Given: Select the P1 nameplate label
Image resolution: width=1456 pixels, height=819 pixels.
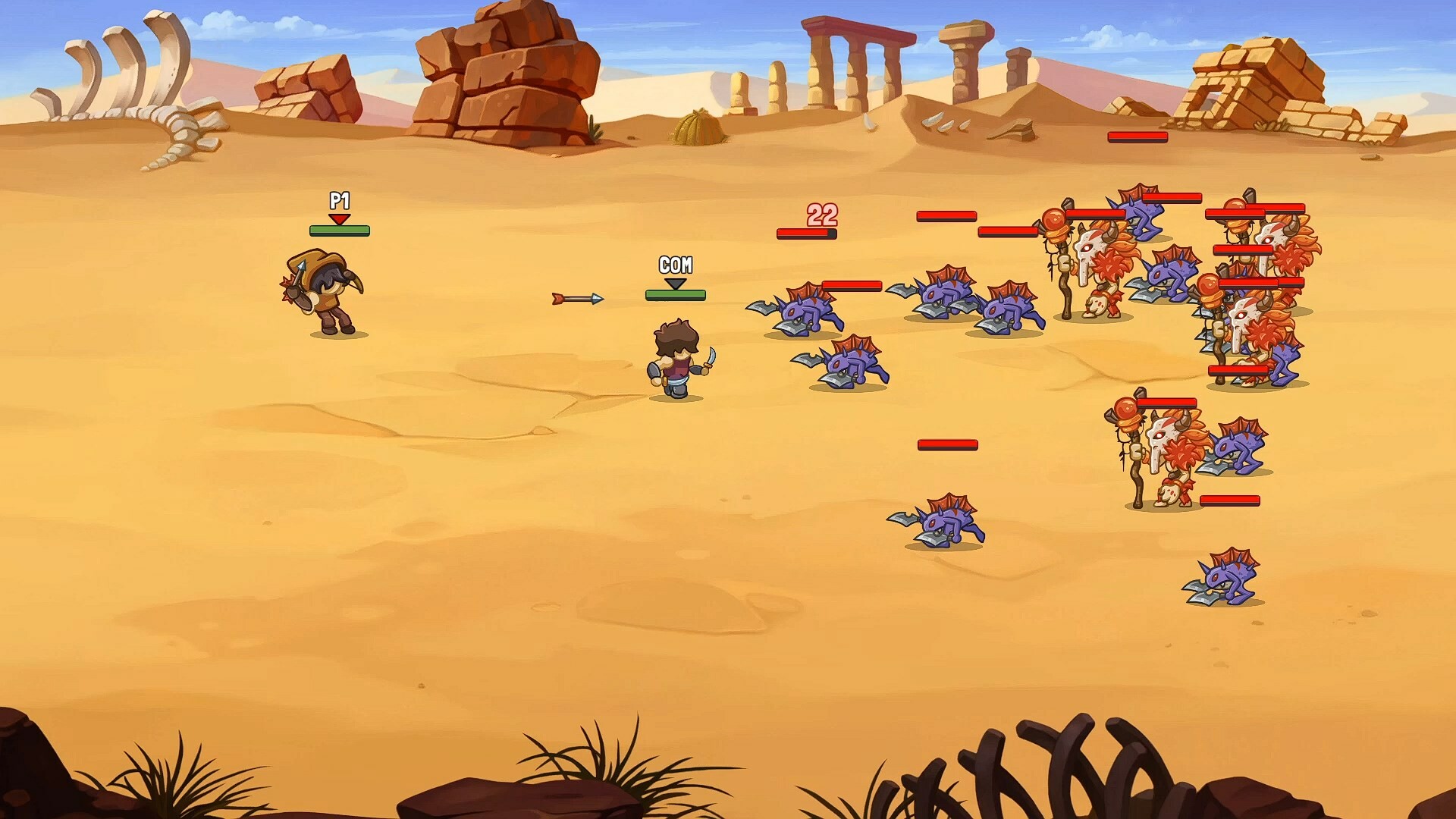Looking at the screenshot, I should pyautogui.click(x=340, y=202).
